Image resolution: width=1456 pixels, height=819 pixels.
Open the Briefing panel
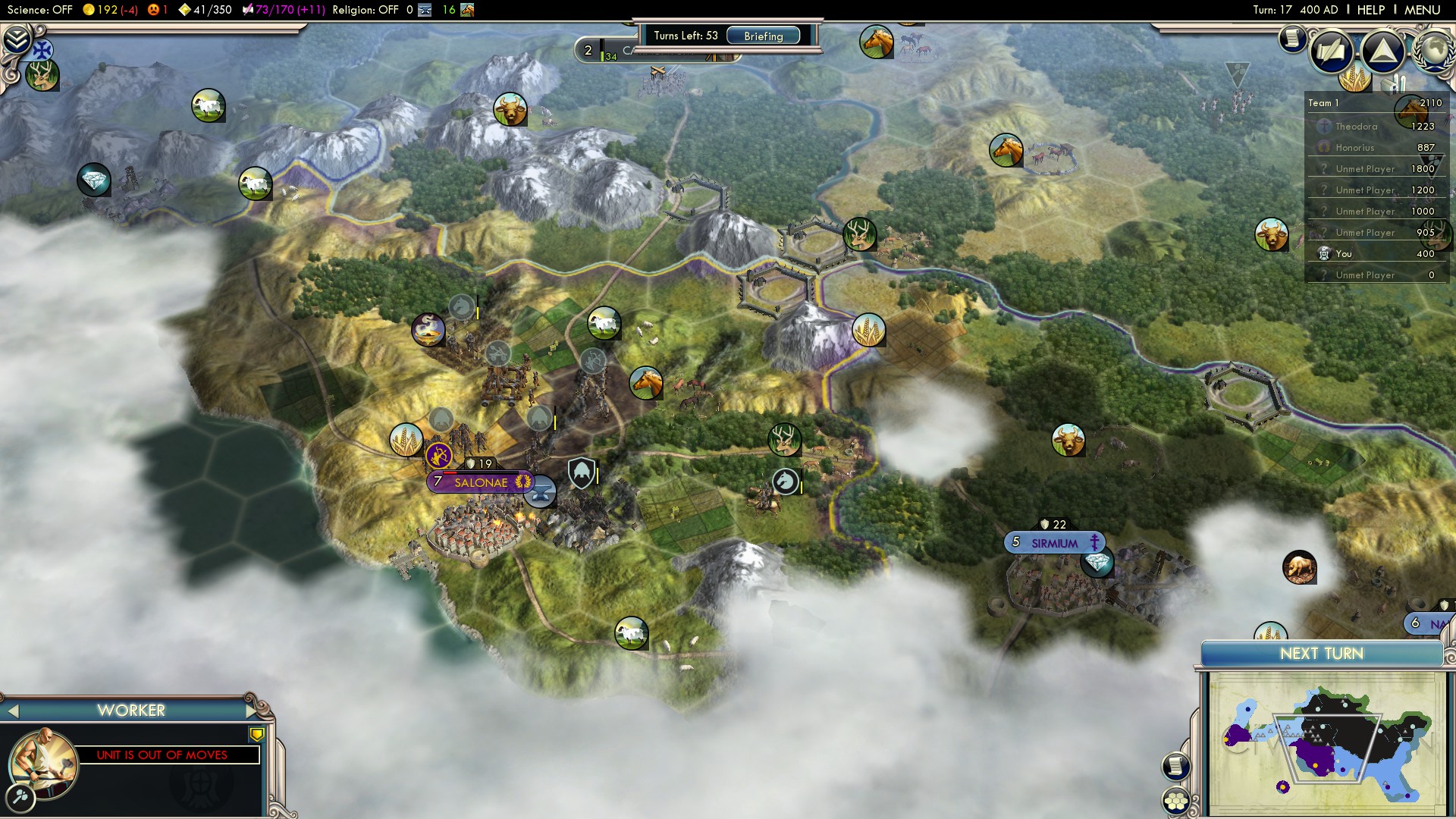(x=763, y=36)
